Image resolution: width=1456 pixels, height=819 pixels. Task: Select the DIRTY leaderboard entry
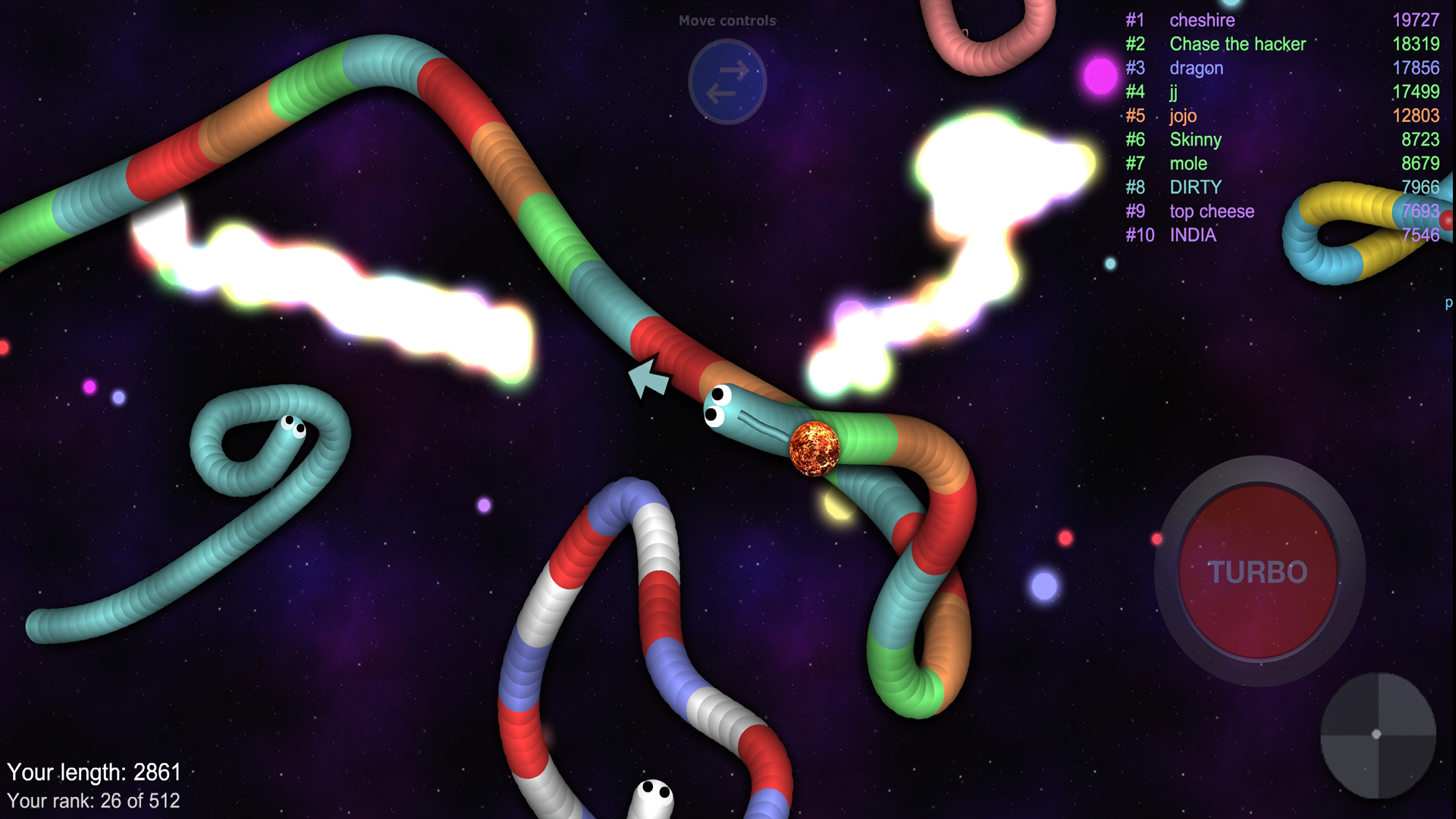pyautogui.click(x=1195, y=187)
